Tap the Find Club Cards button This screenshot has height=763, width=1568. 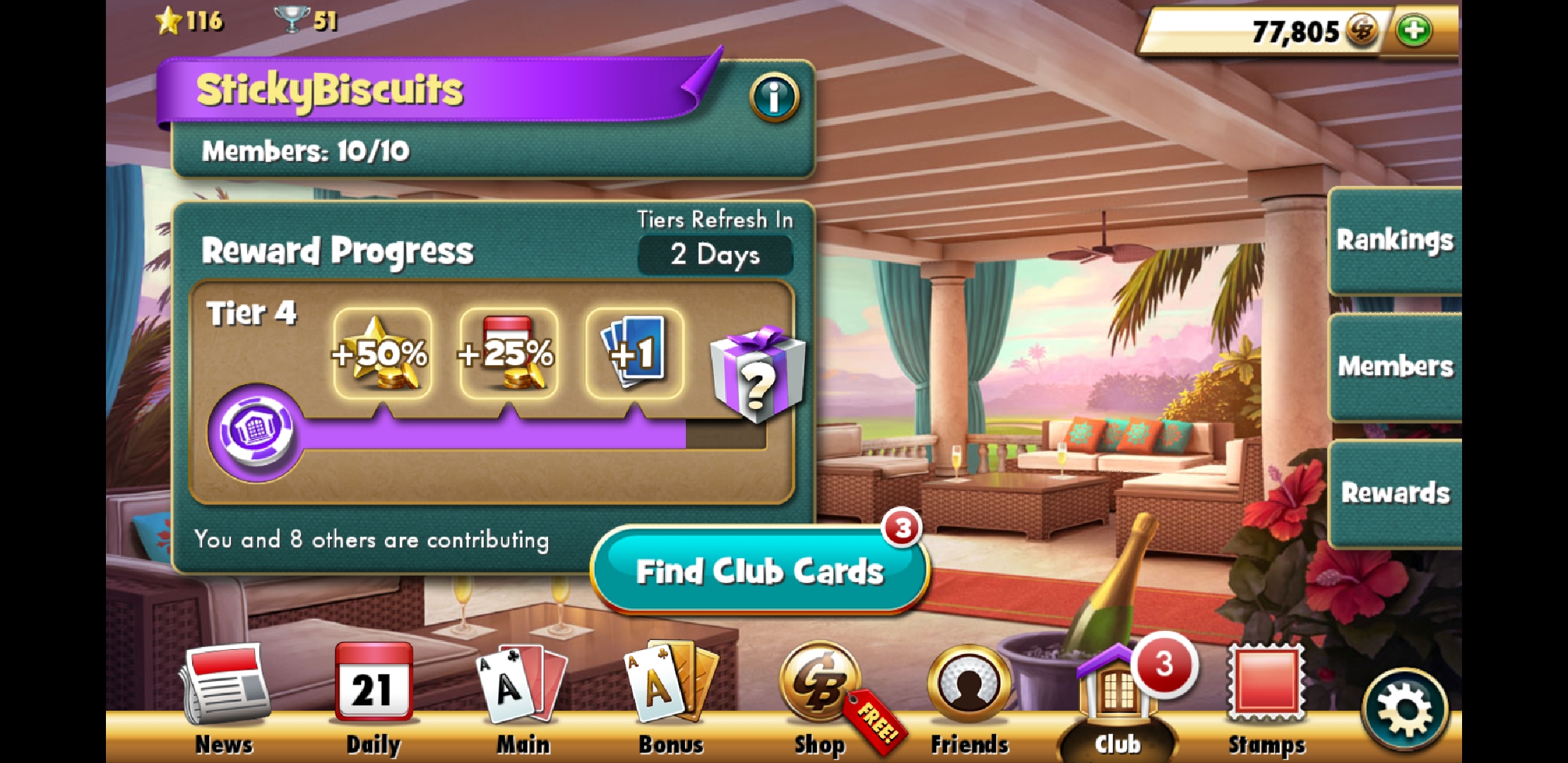[759, 571]
